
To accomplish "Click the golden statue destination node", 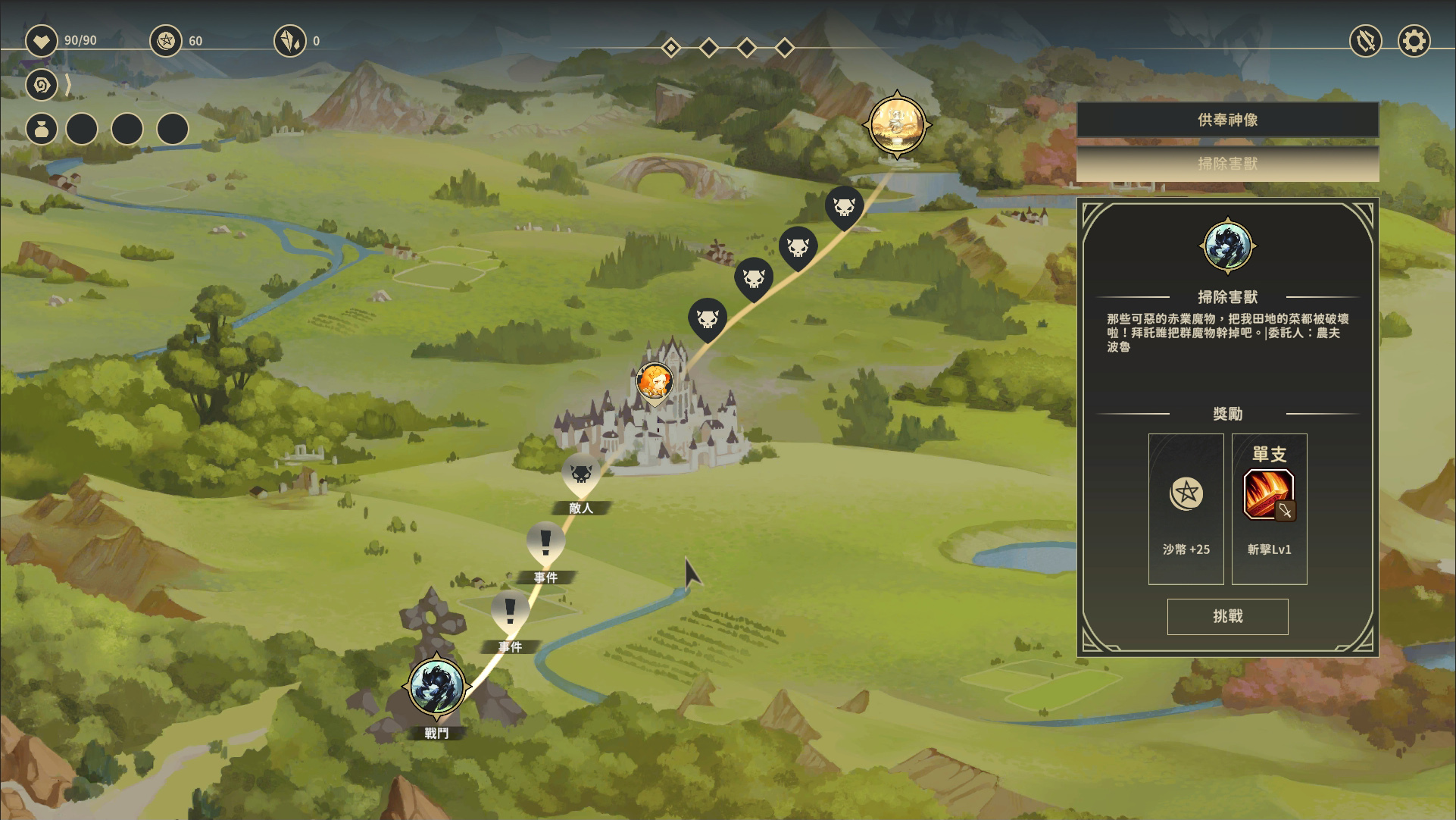I will [897, 124].
